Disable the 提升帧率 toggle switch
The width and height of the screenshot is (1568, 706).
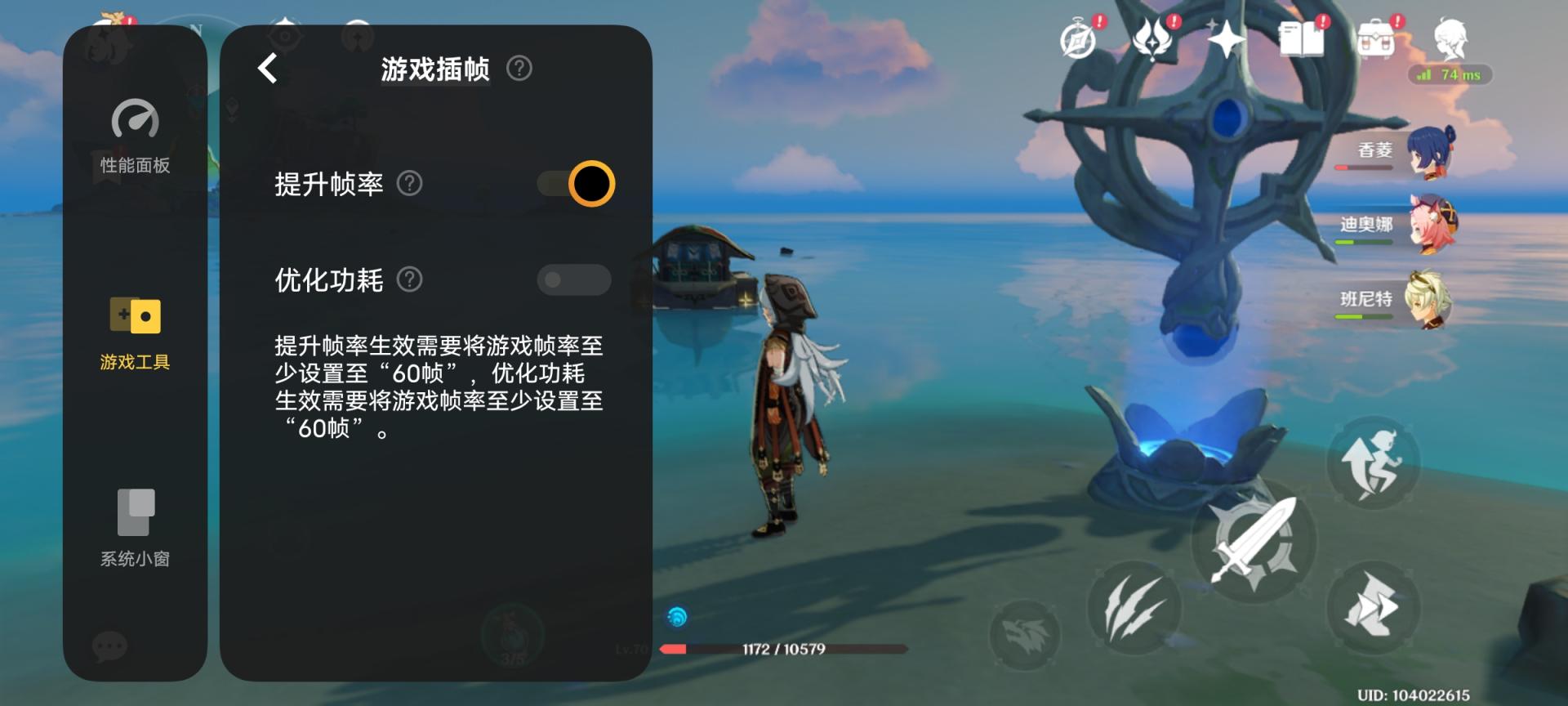click(576, 185)
